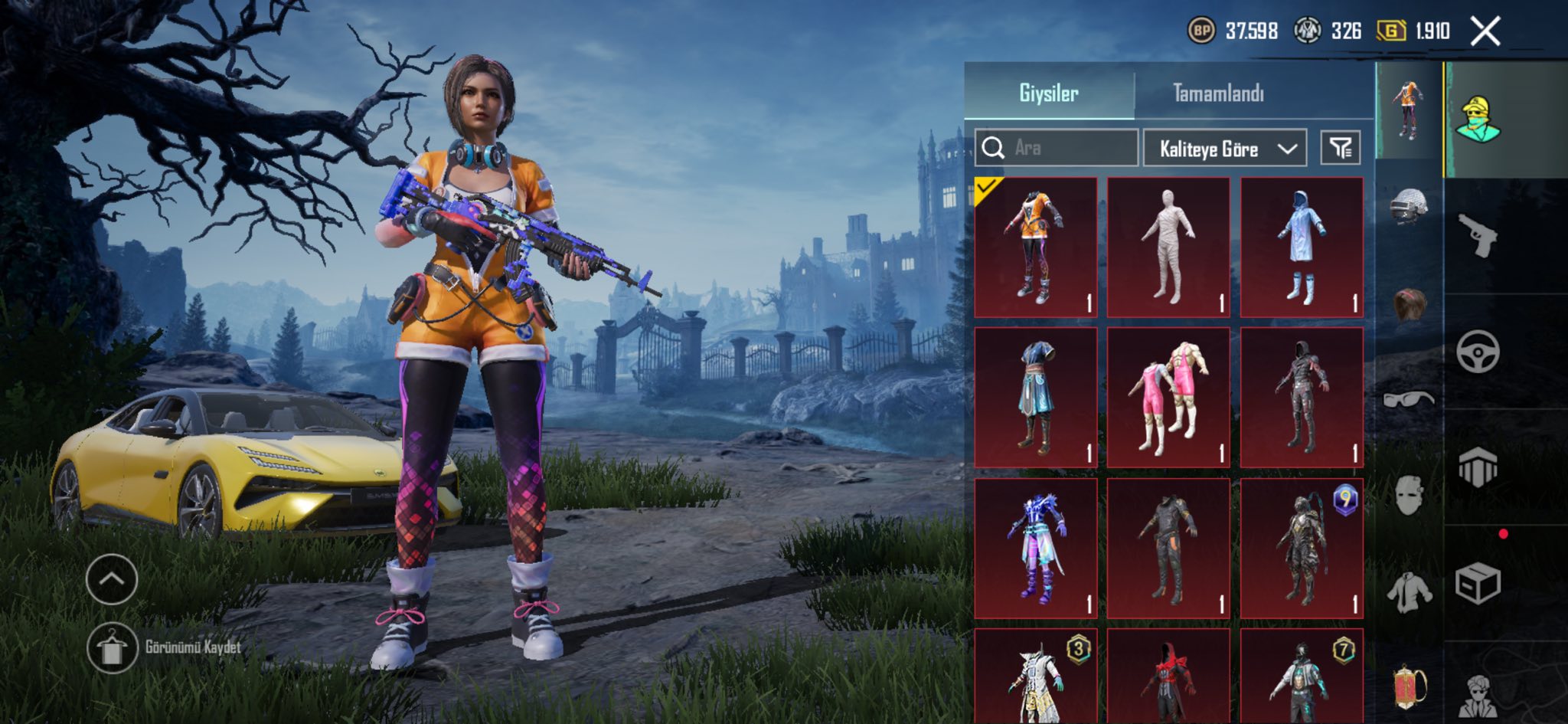Open the helmet category

(x=1409, y=207)
